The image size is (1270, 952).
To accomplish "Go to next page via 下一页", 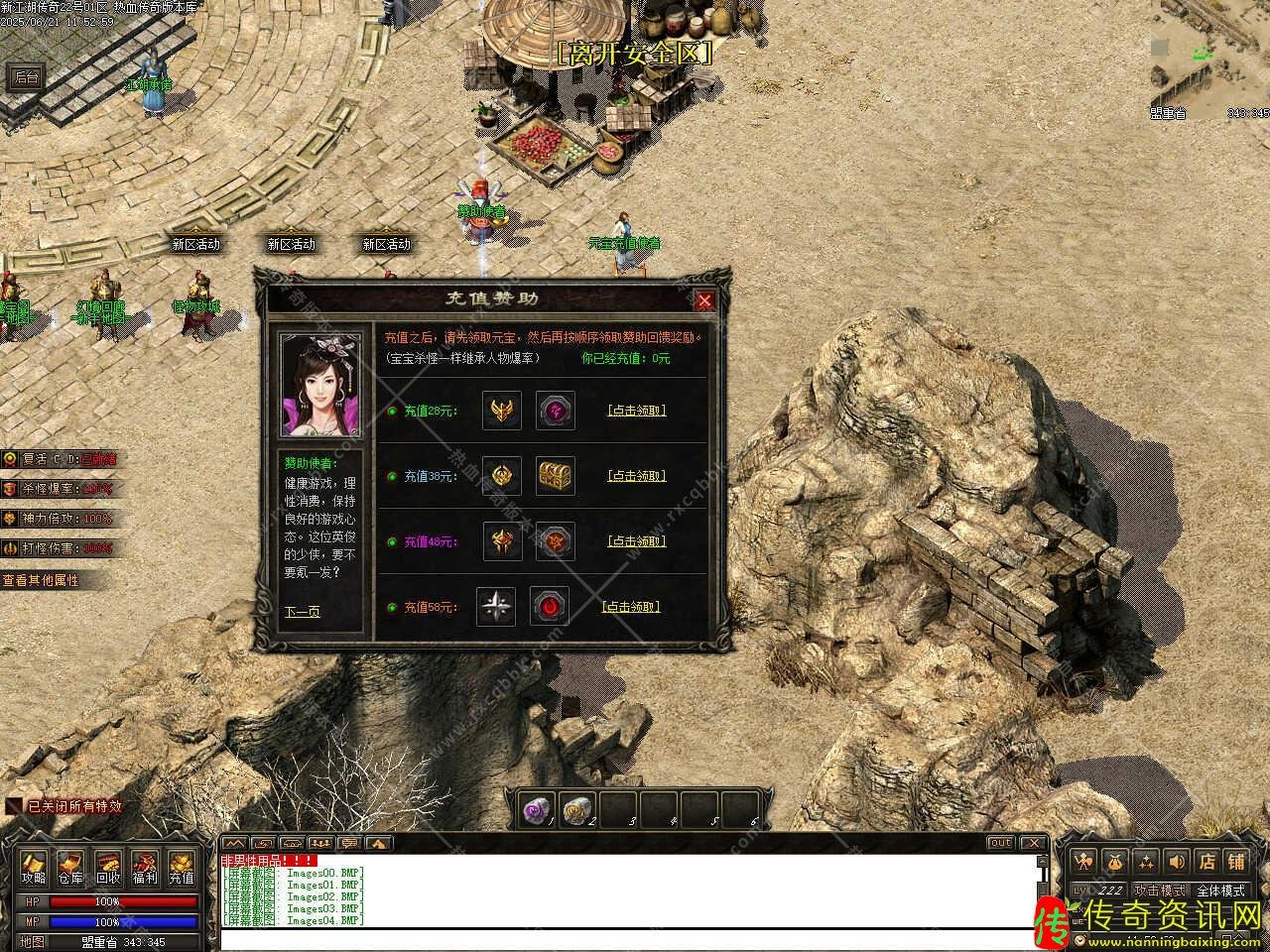I will coord(302,612).
